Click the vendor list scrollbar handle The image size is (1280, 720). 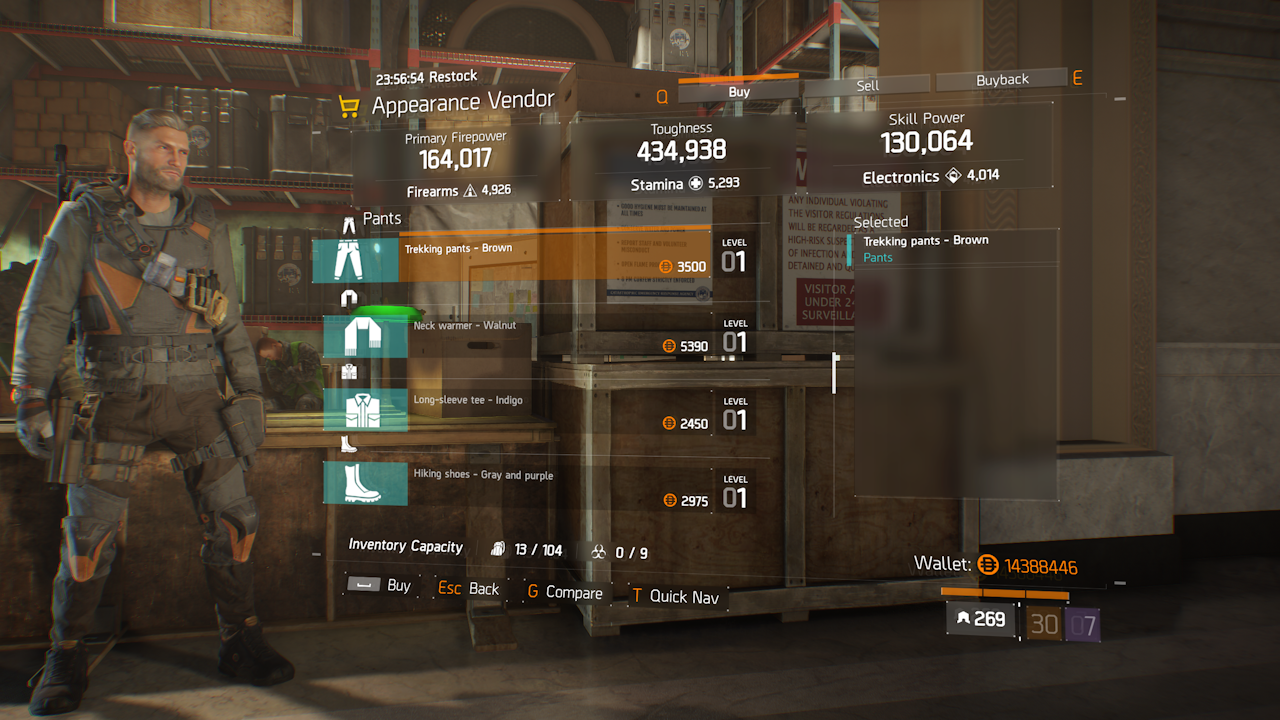[834, 372]
